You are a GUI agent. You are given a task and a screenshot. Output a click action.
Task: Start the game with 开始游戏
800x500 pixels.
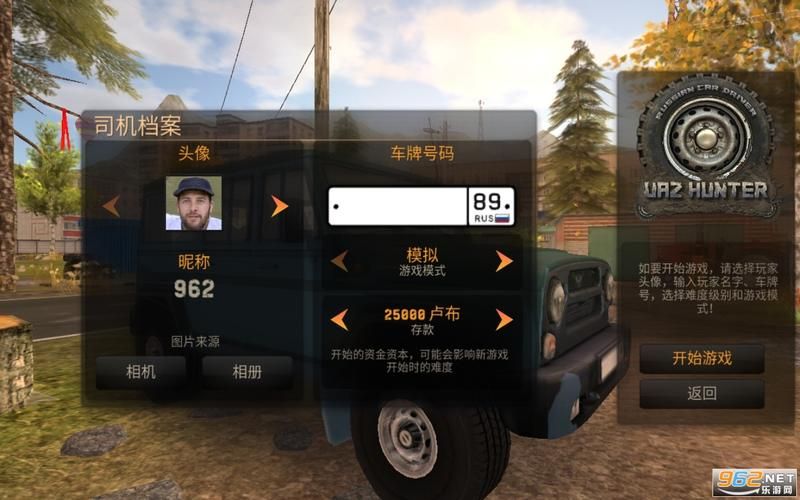coord(702,358)
